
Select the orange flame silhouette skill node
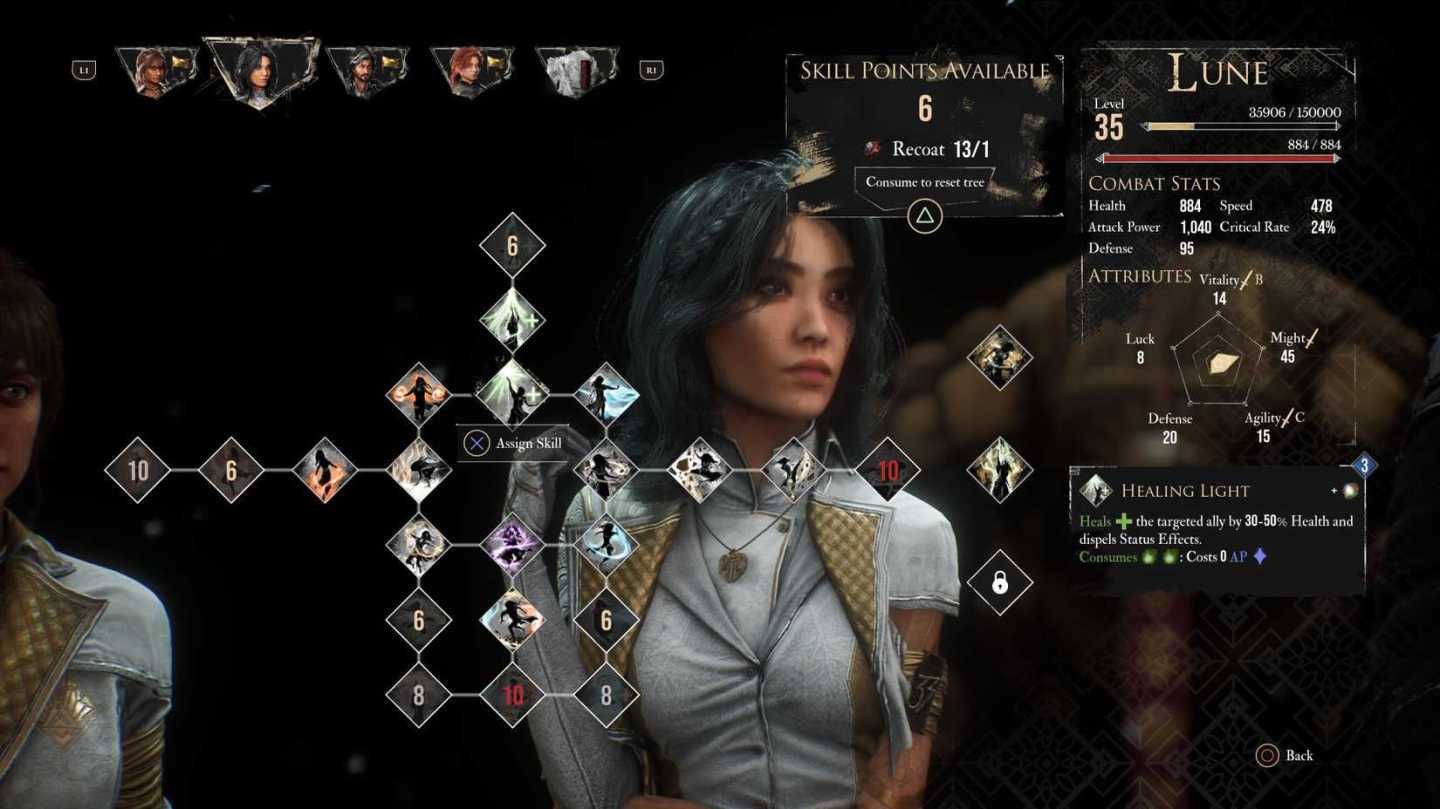[x=325, y=469]
